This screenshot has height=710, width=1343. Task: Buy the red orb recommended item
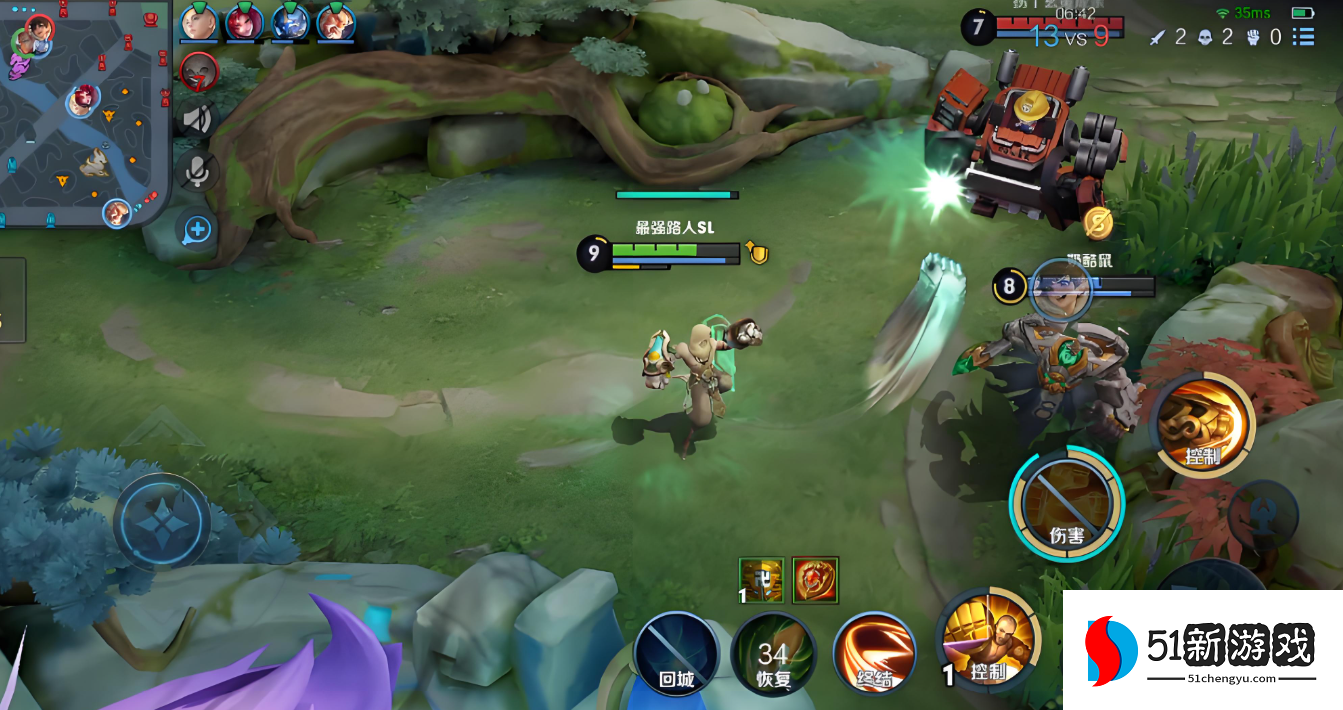point(815,580)
